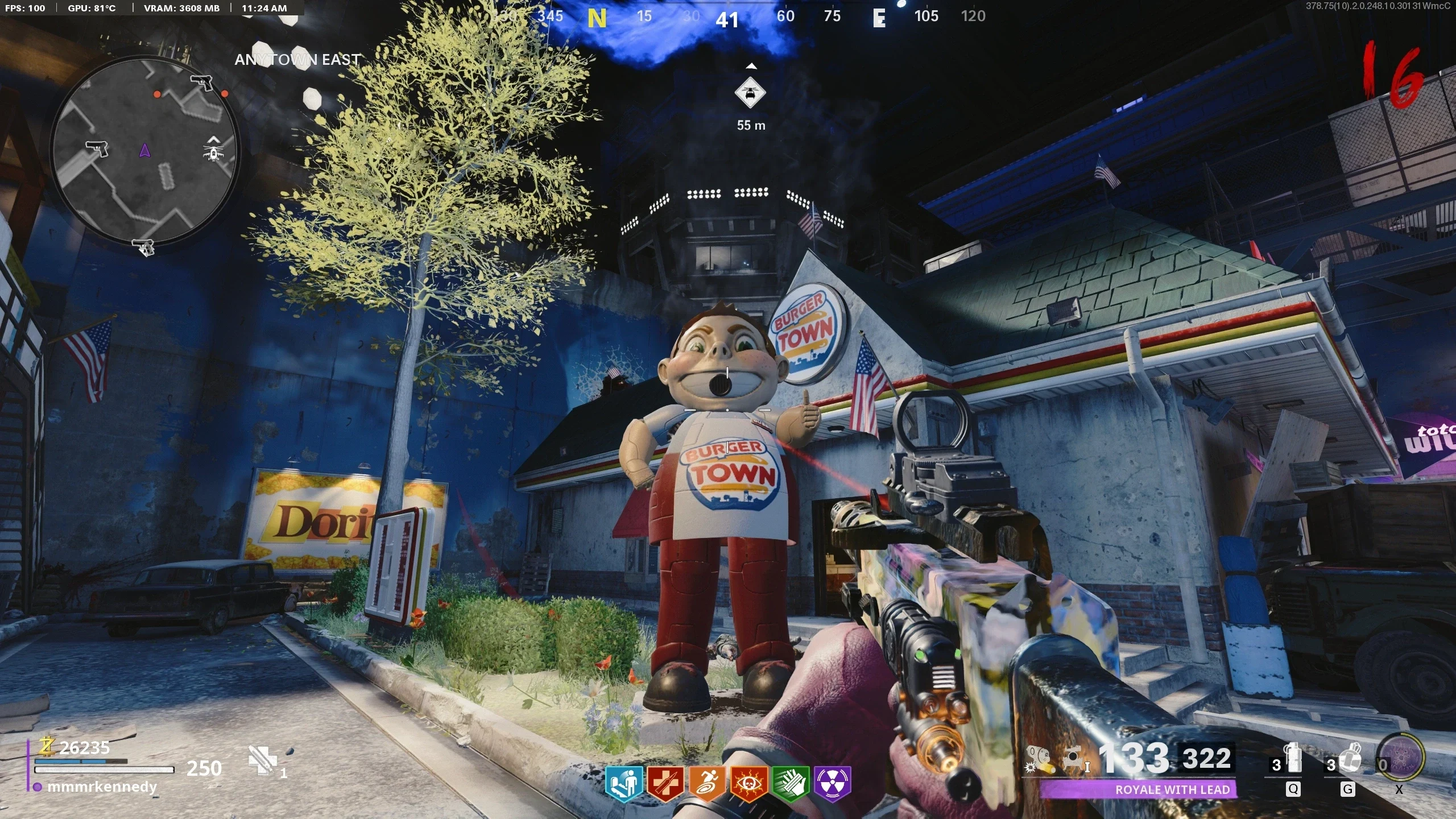Click the mmmrkennedy player name
Screen dimensions: 1456x819
pyautogui.click(x=102, y=787)
